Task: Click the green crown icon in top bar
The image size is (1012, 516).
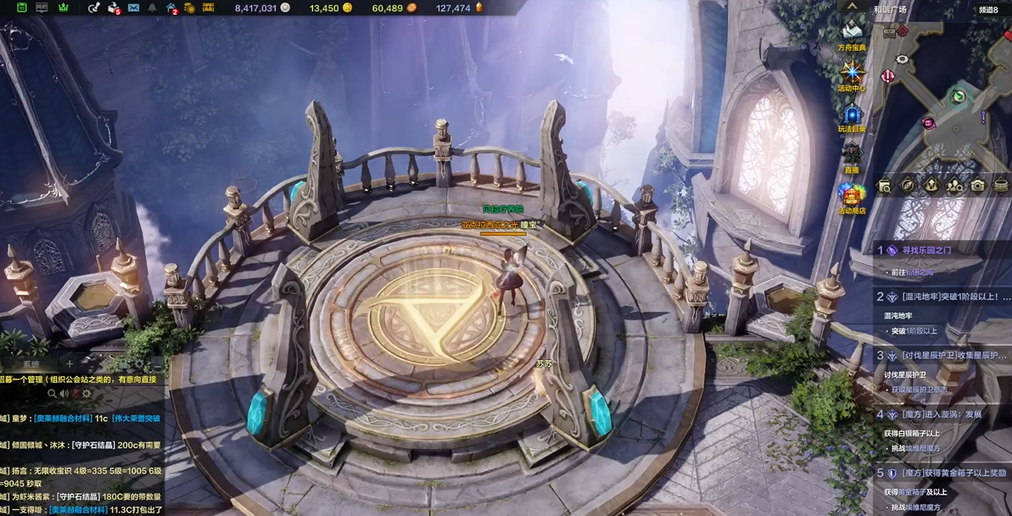Action: click(x=64, y=8)
